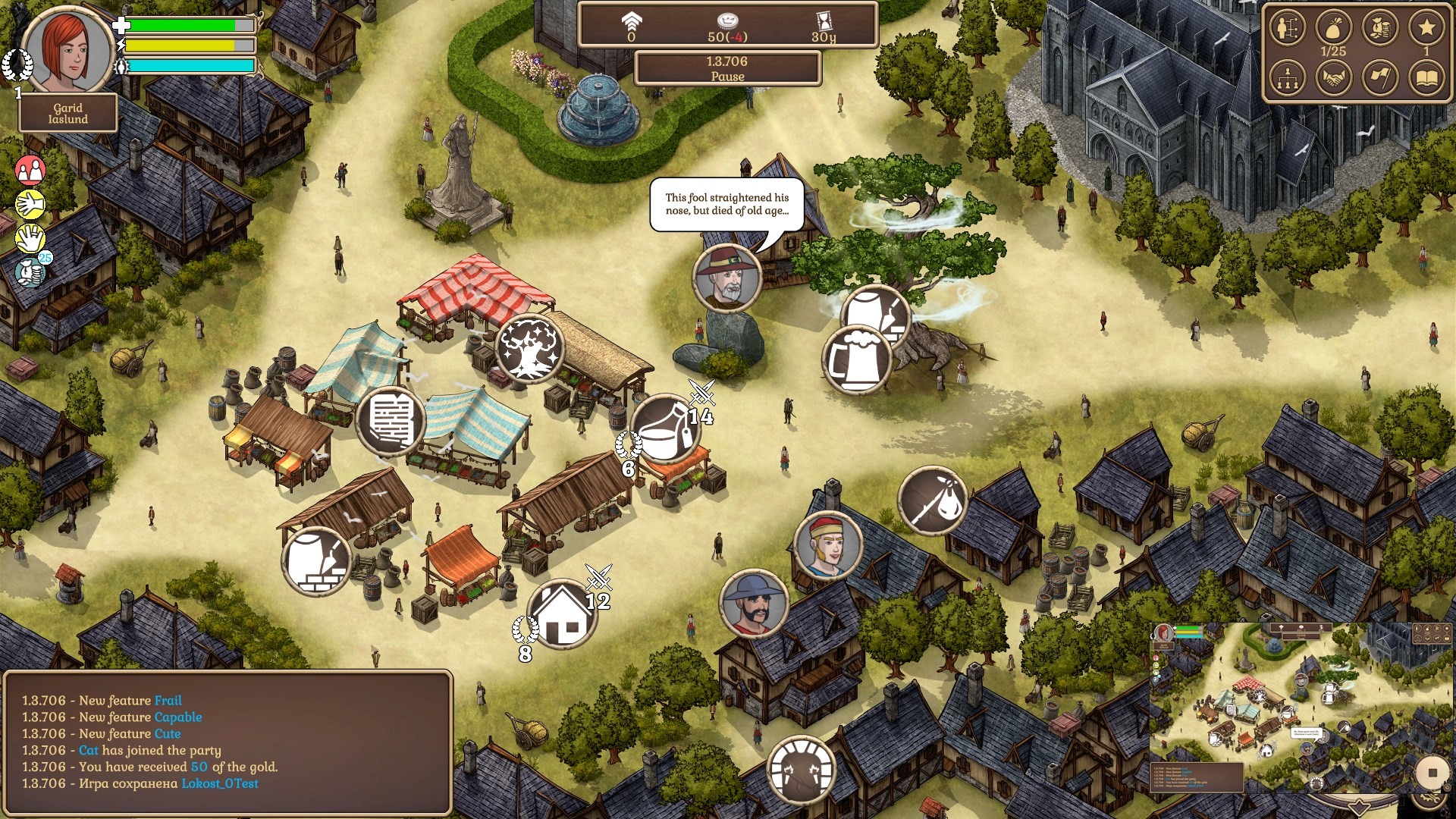Screen dimensions: 1456x819
Task: Open the book journal icon
Action: point(1426,77)
